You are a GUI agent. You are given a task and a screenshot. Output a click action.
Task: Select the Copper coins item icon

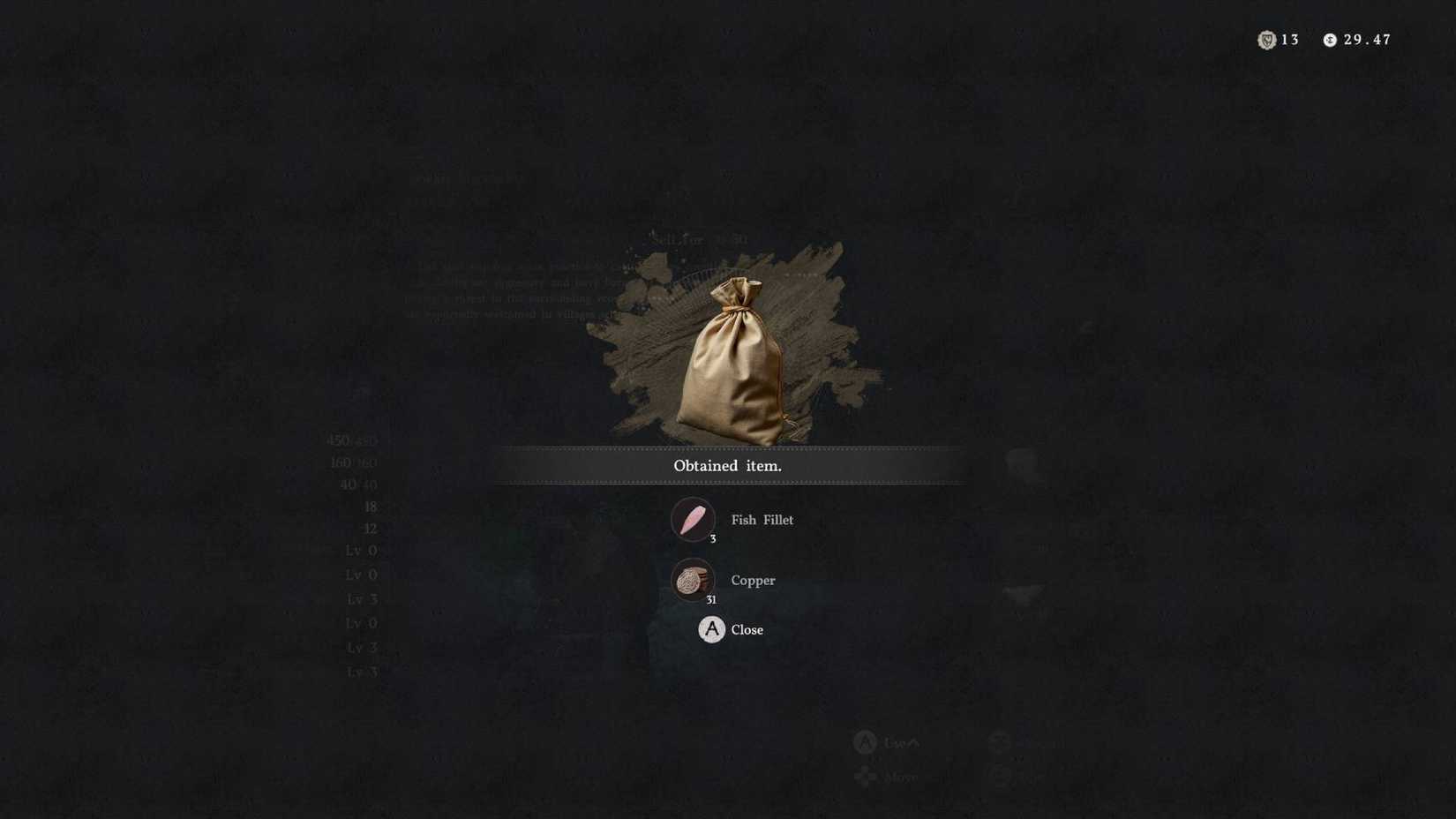(694, 581)
